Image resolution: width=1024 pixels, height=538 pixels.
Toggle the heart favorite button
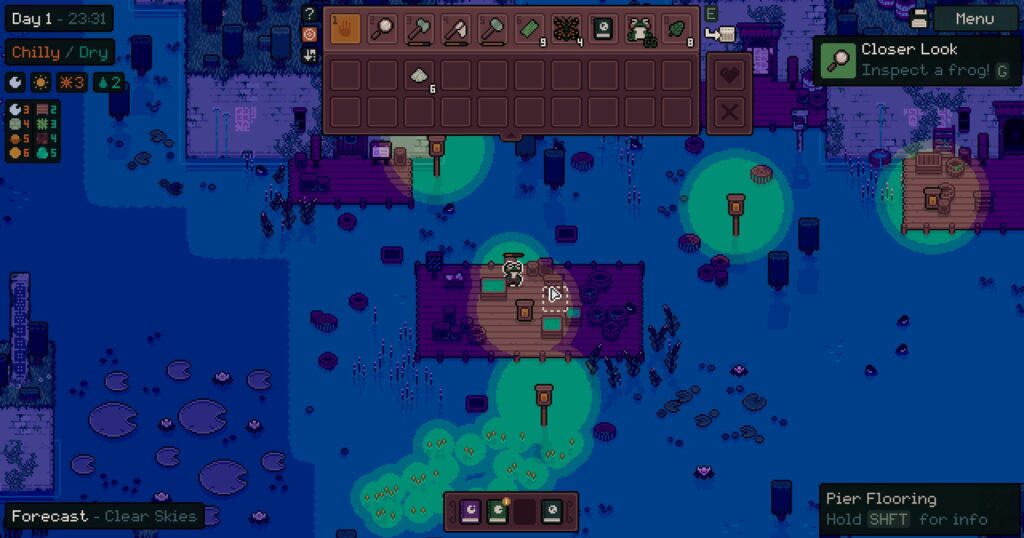[730, 75]
